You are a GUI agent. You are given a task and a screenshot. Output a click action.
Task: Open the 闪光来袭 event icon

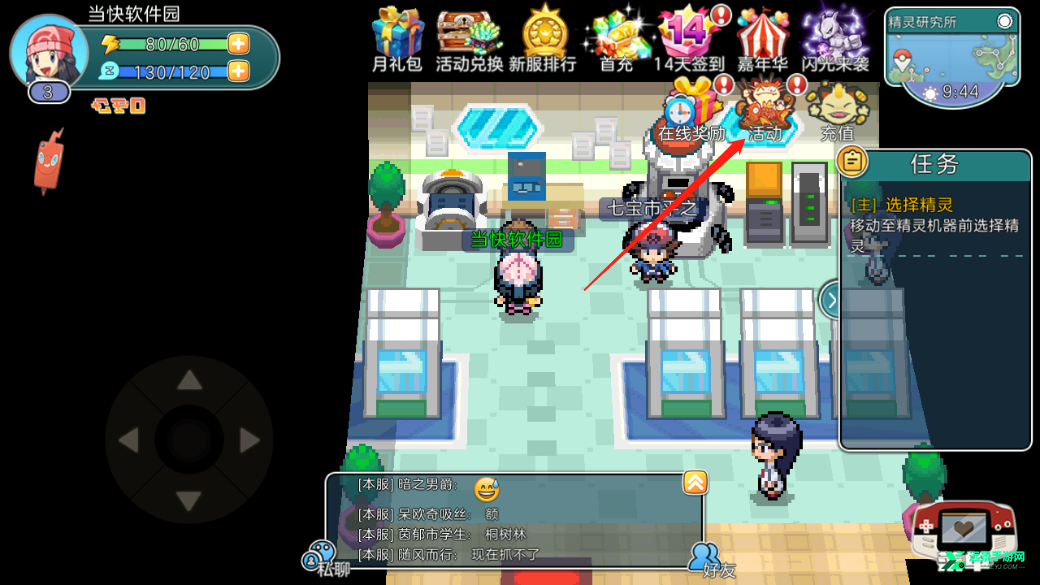[x=836, y=38]
